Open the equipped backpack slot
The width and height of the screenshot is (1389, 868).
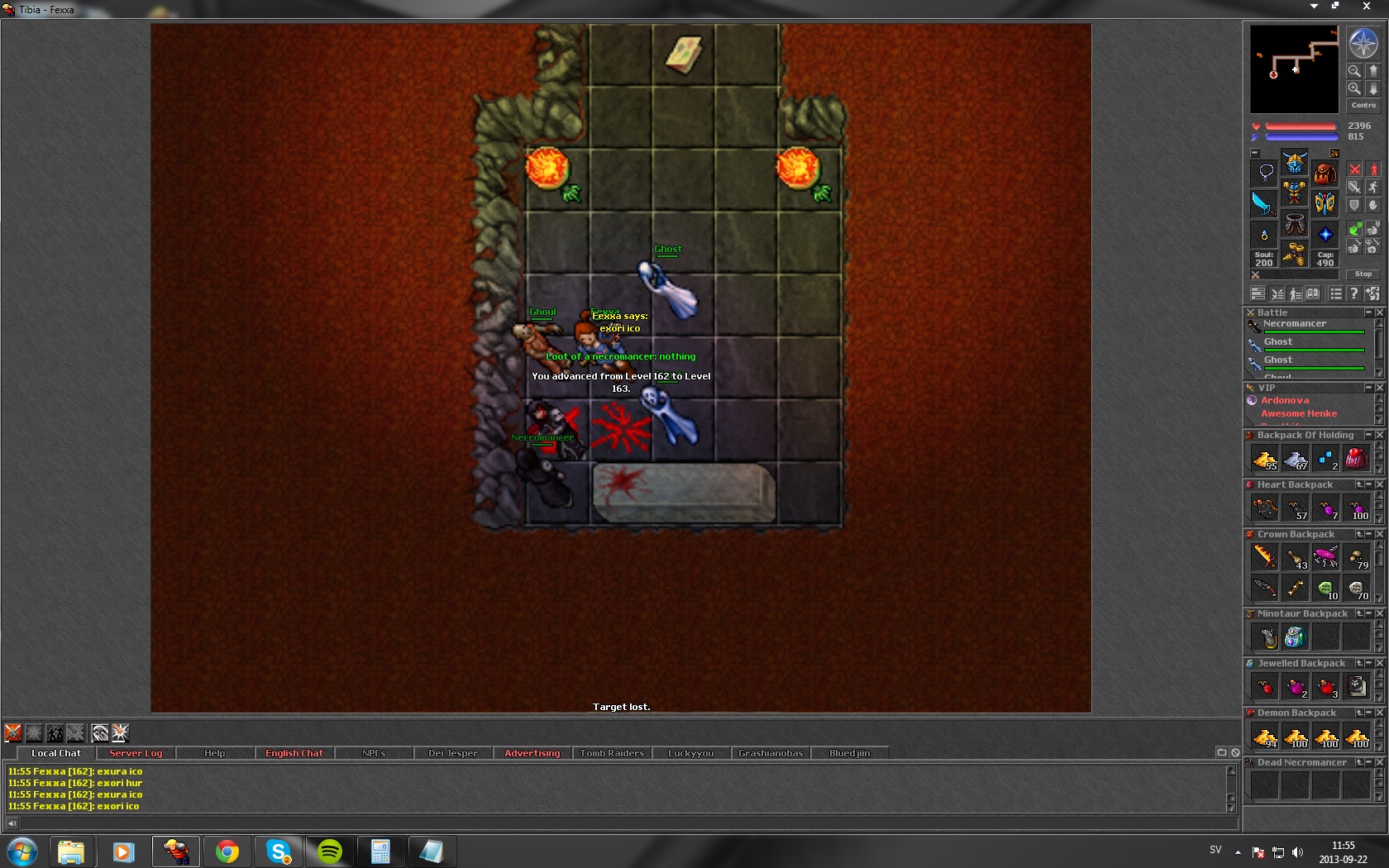1325,173
